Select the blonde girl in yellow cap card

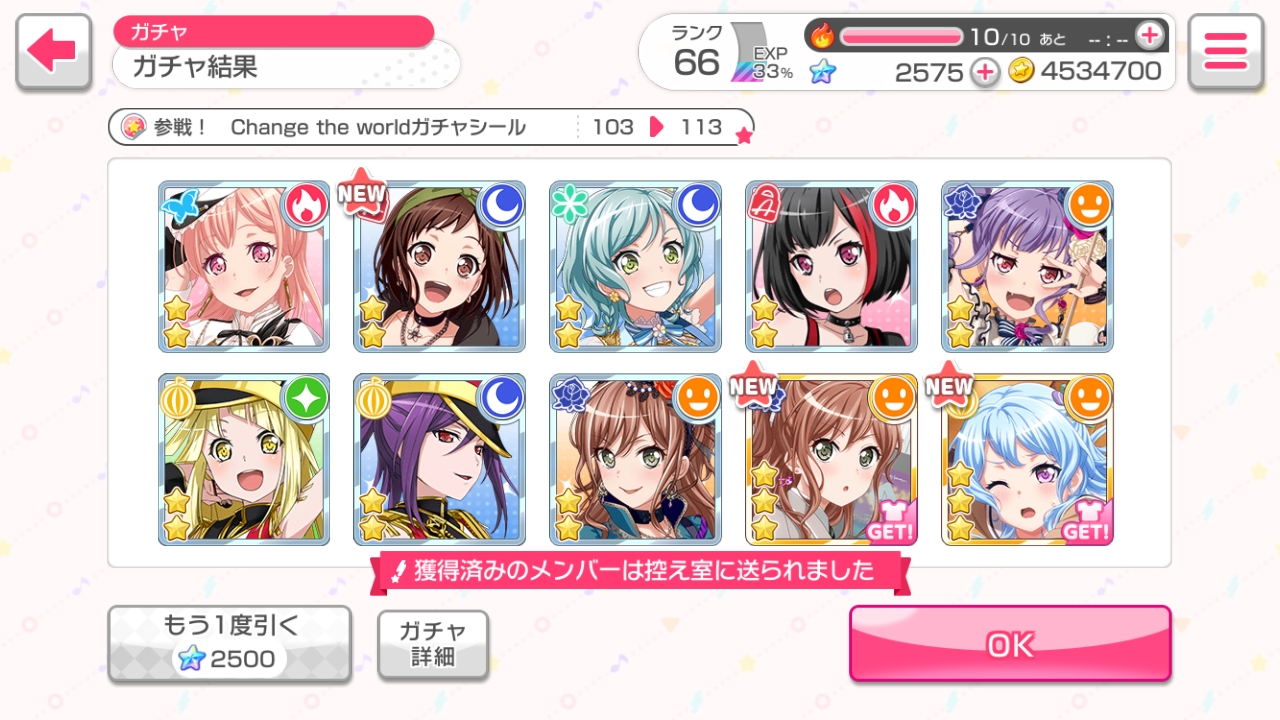(x=244, y=460)
